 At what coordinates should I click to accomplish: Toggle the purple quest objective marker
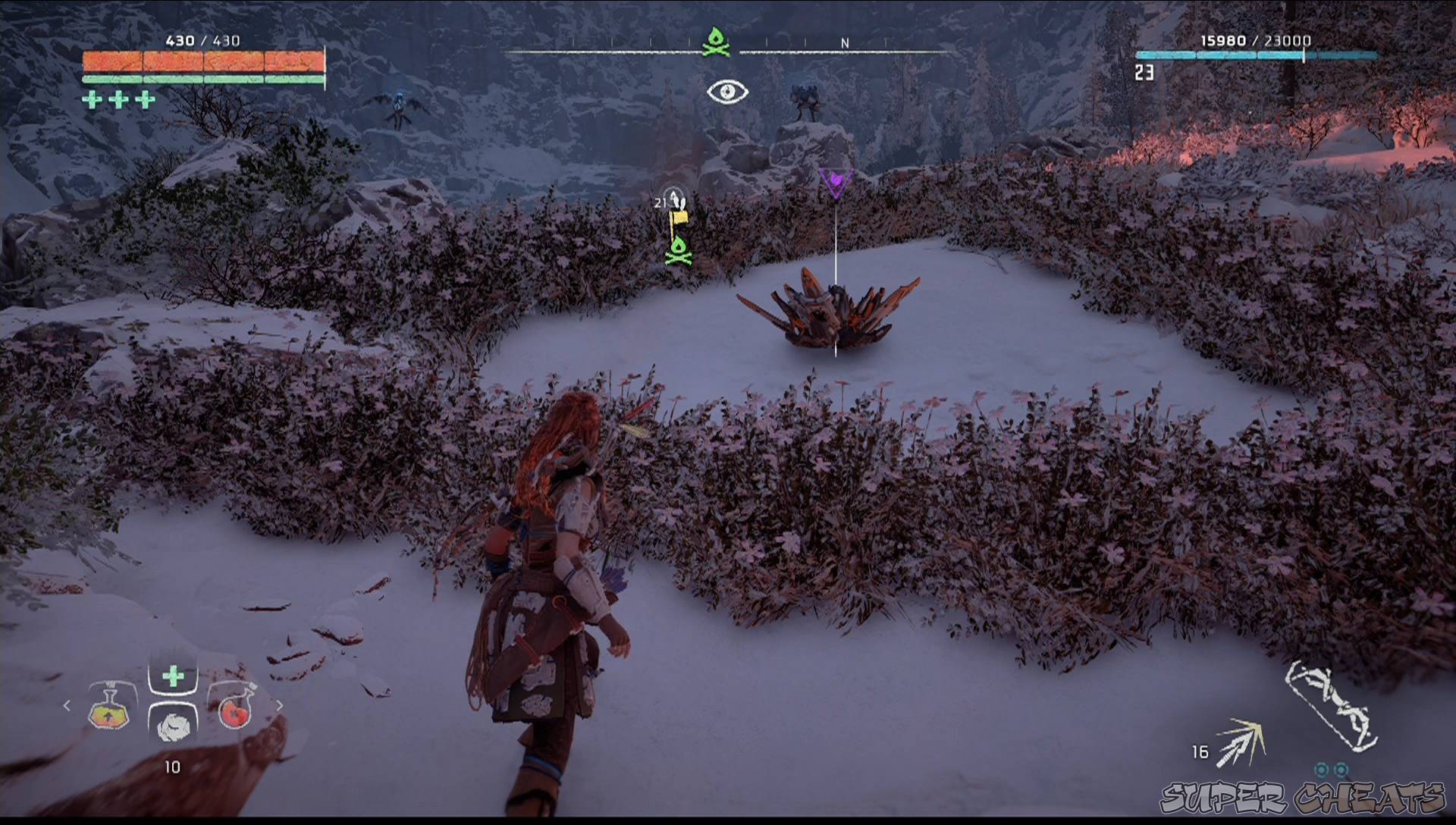coord(836,180)
